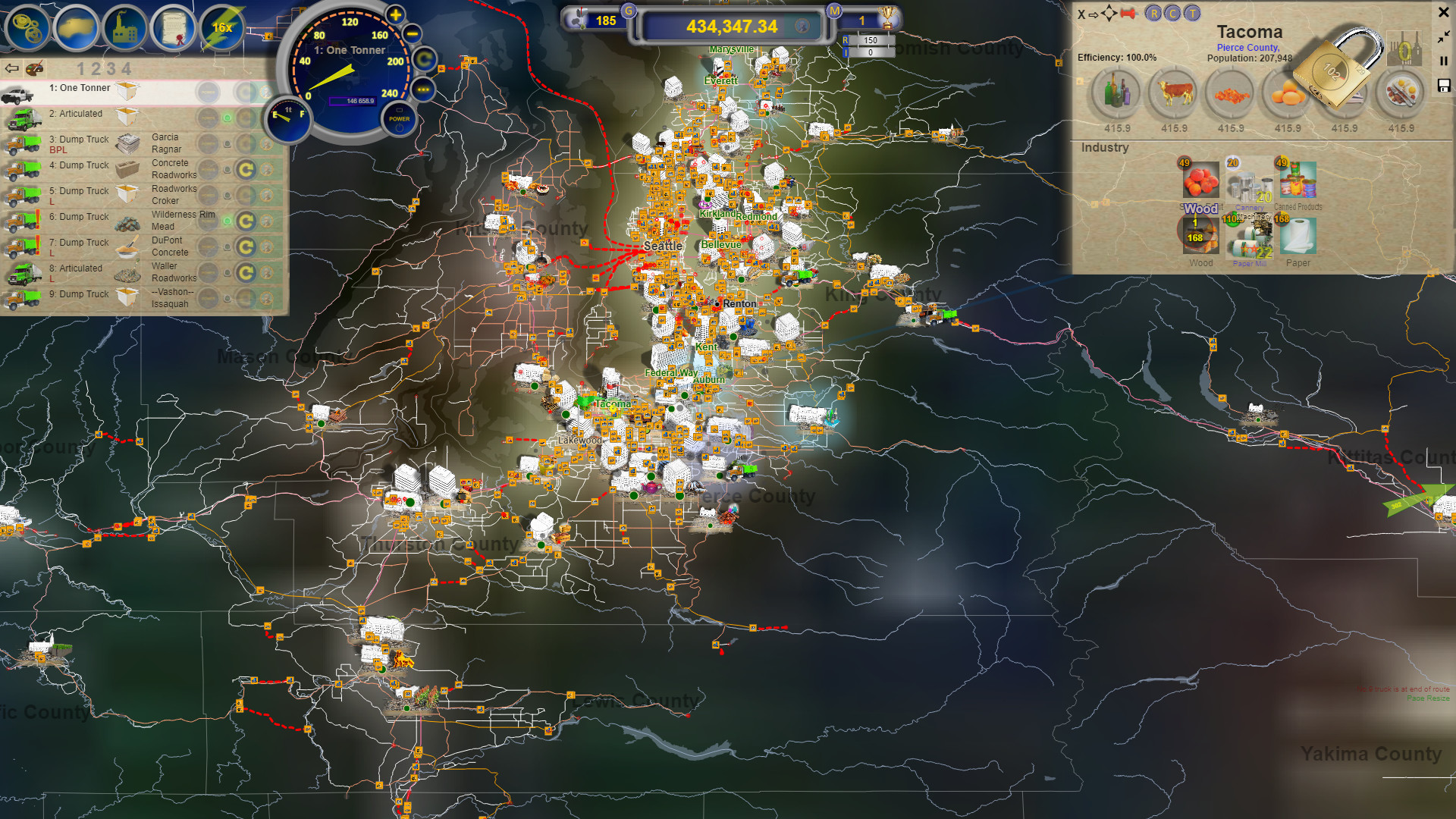Click the Pierce County link

pos(1247,47)
